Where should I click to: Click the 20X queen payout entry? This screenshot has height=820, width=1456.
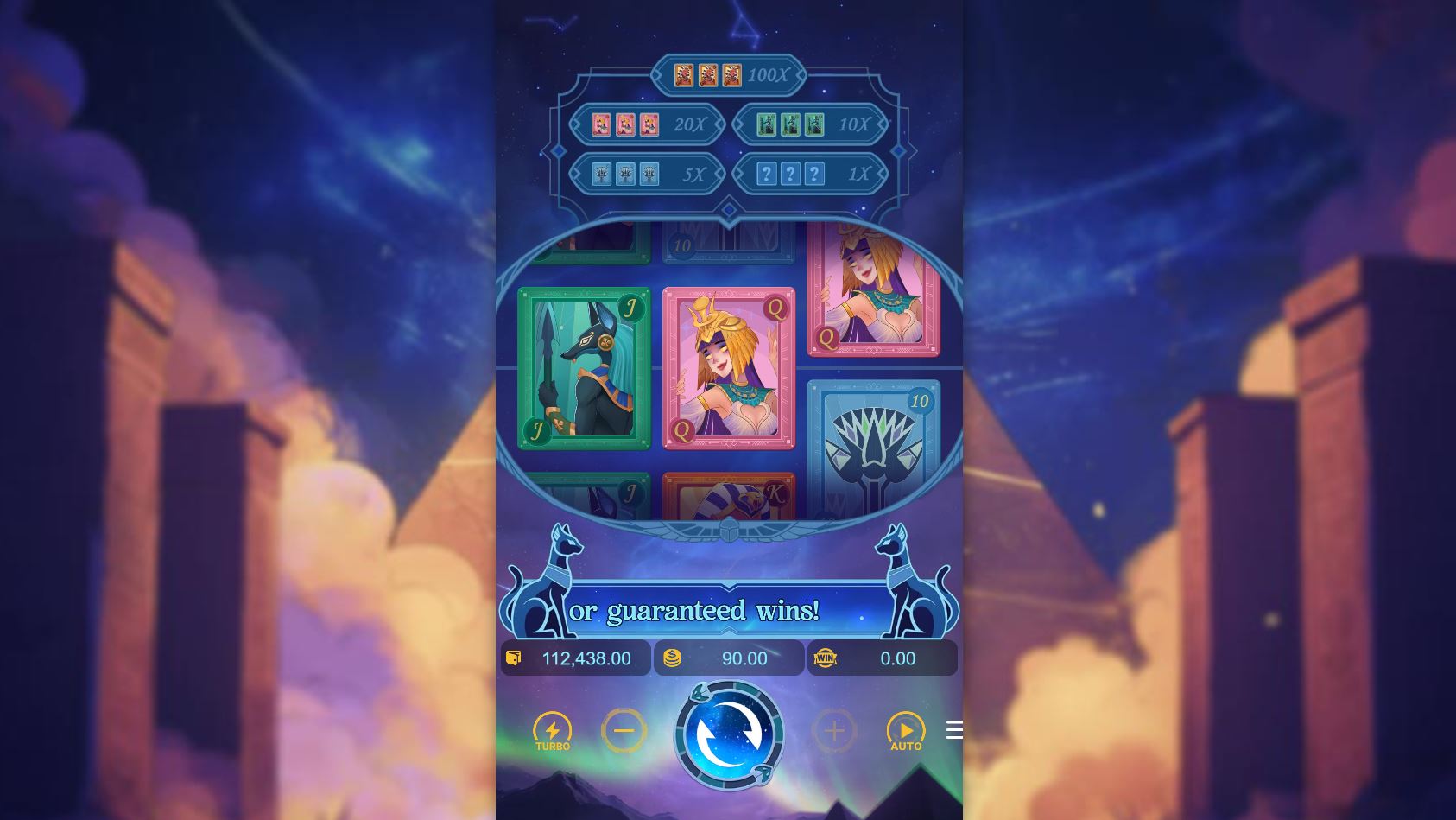click(646, 124)
